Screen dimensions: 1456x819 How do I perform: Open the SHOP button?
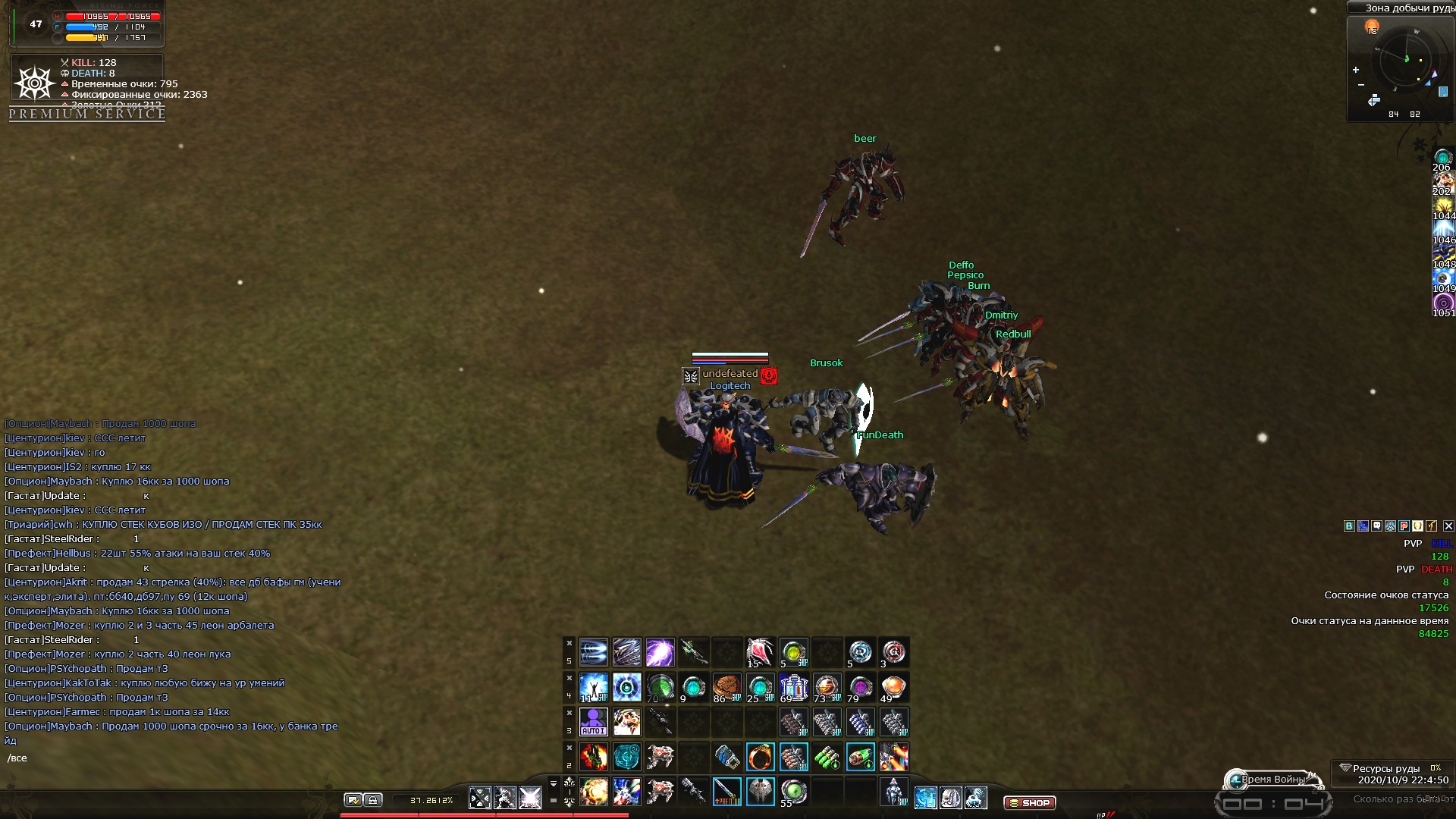[x=1029, y=802]
